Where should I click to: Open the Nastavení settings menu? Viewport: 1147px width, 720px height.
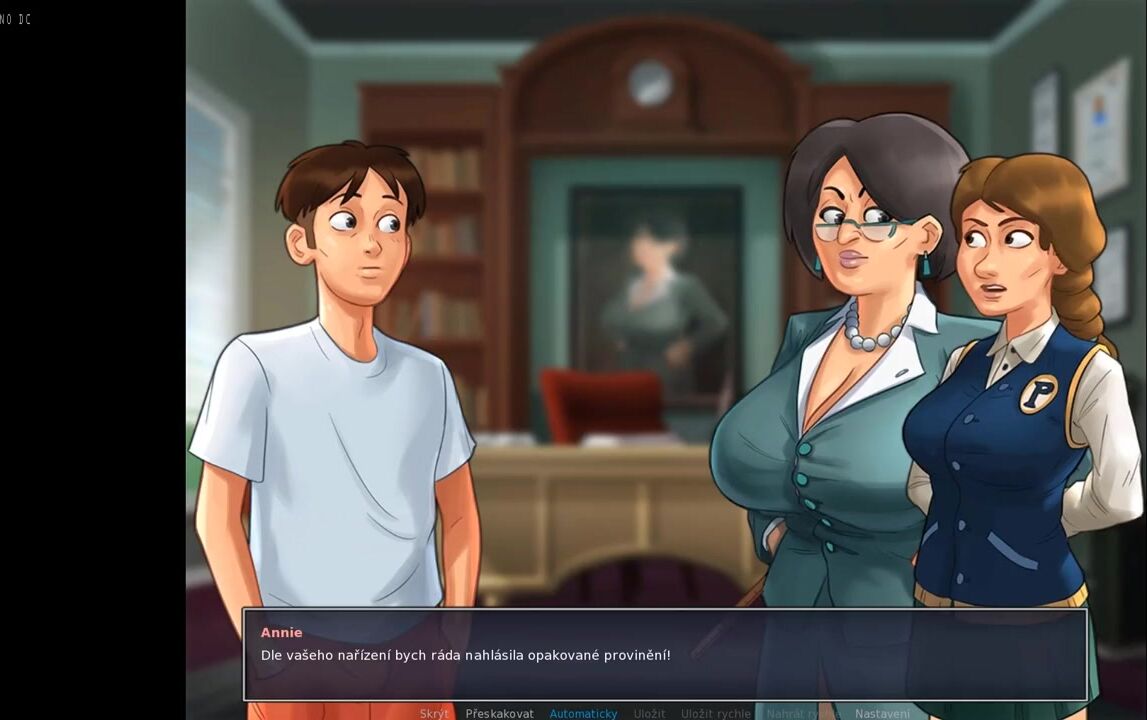click(x=882, y=713)
